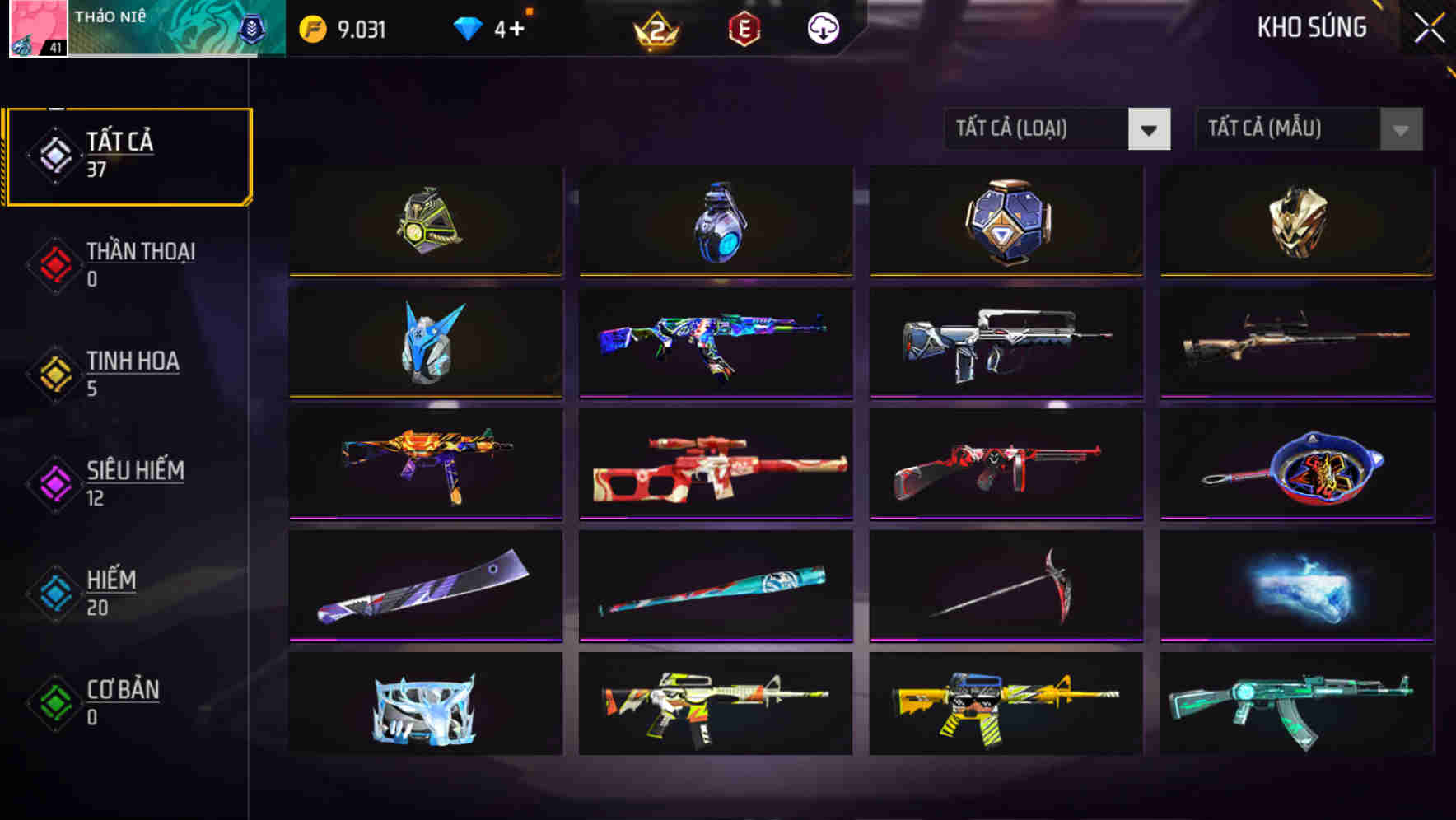Click the yellow progress bar under the grenade
Viewport: 1456px width, 820px height.
coord(716,277)
